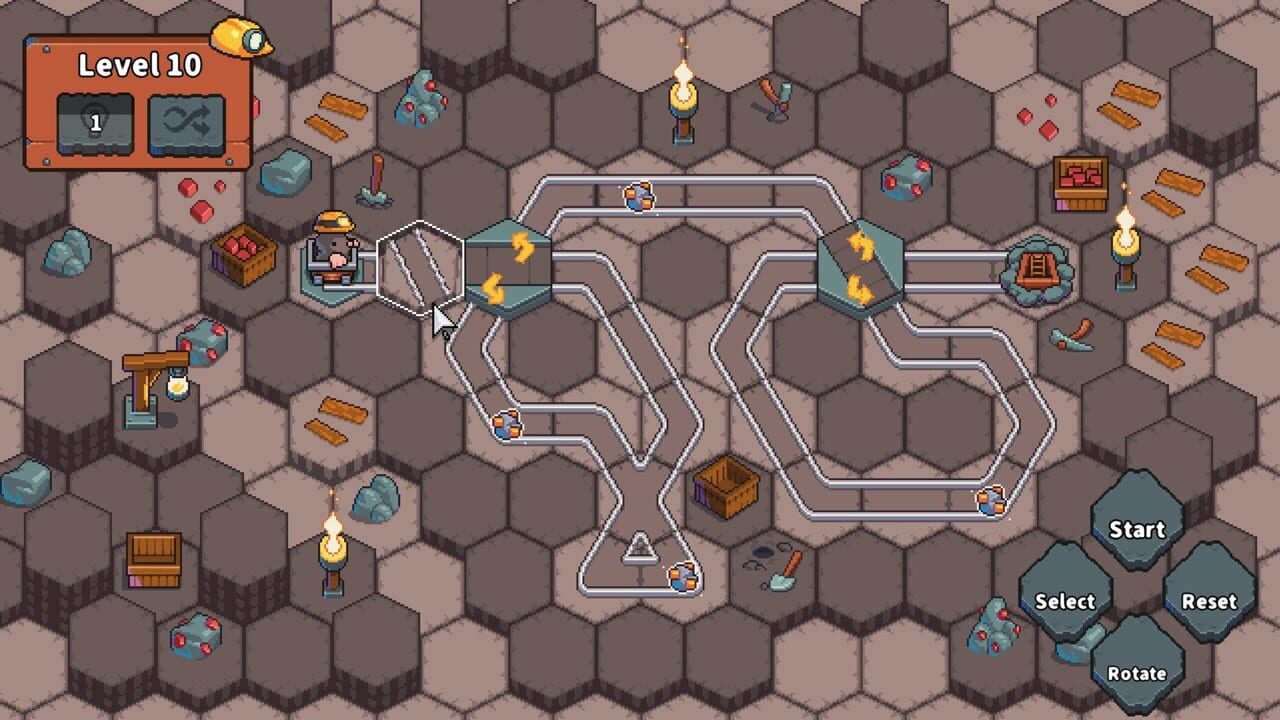Viewport: 1280px width, 720px height.
Task: Click the gem pickup on the lower-right loop
Action: pos(988,500)
